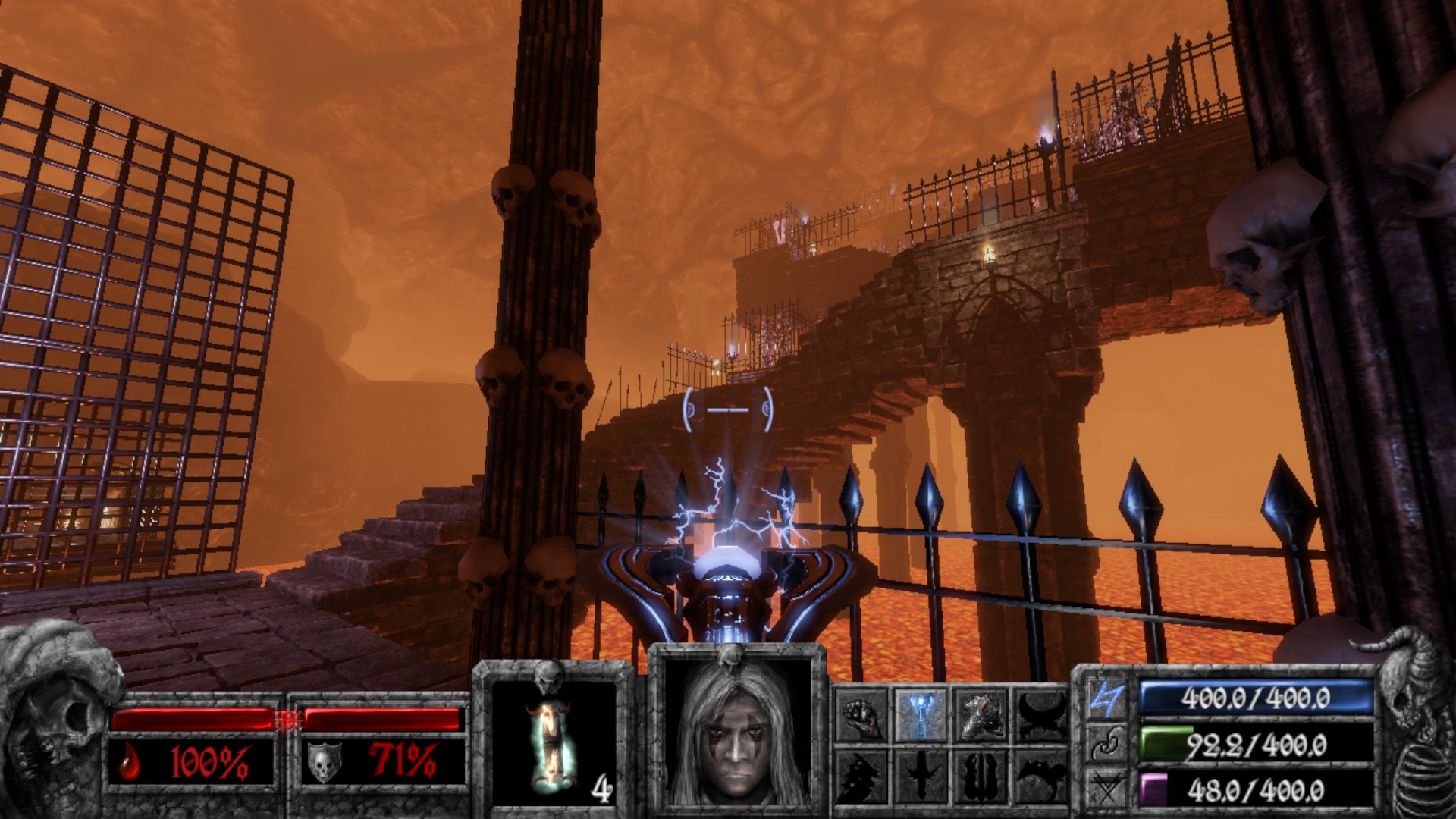Click the blood drop health icon
This screenshot has width=1456, height=819.
[x=128, y=763]
